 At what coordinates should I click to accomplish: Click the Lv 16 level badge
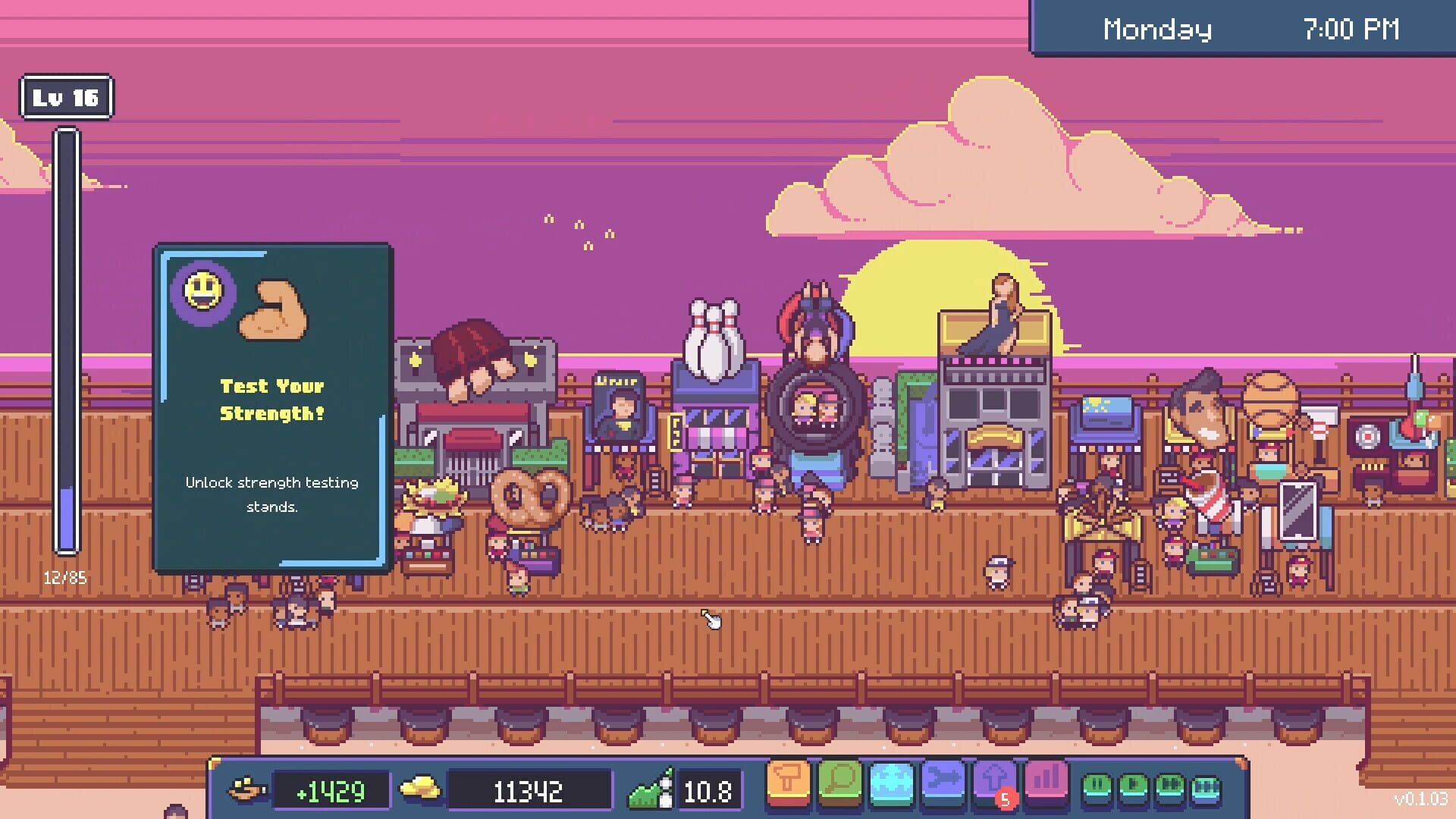click(x=65, y=96)
